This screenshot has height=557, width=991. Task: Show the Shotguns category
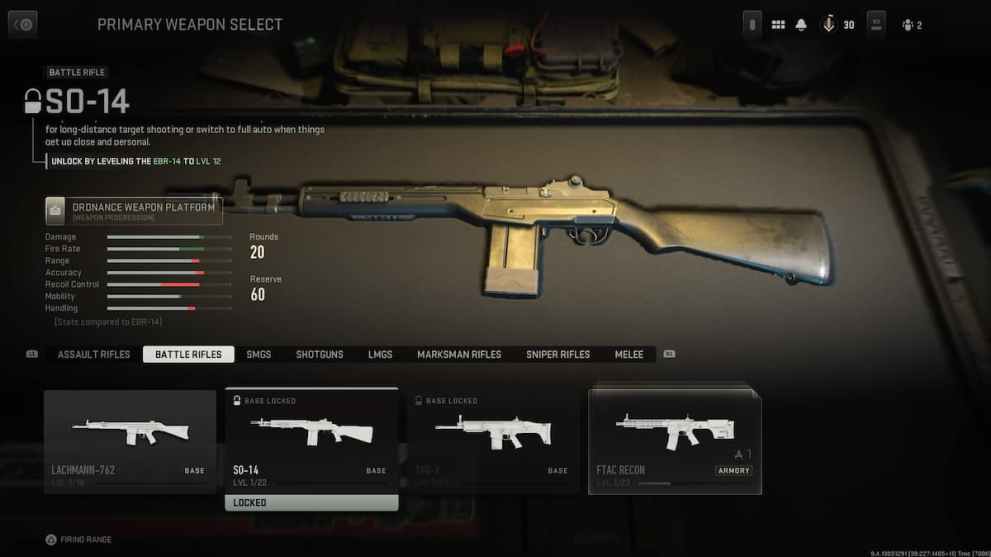click(319, 354)
